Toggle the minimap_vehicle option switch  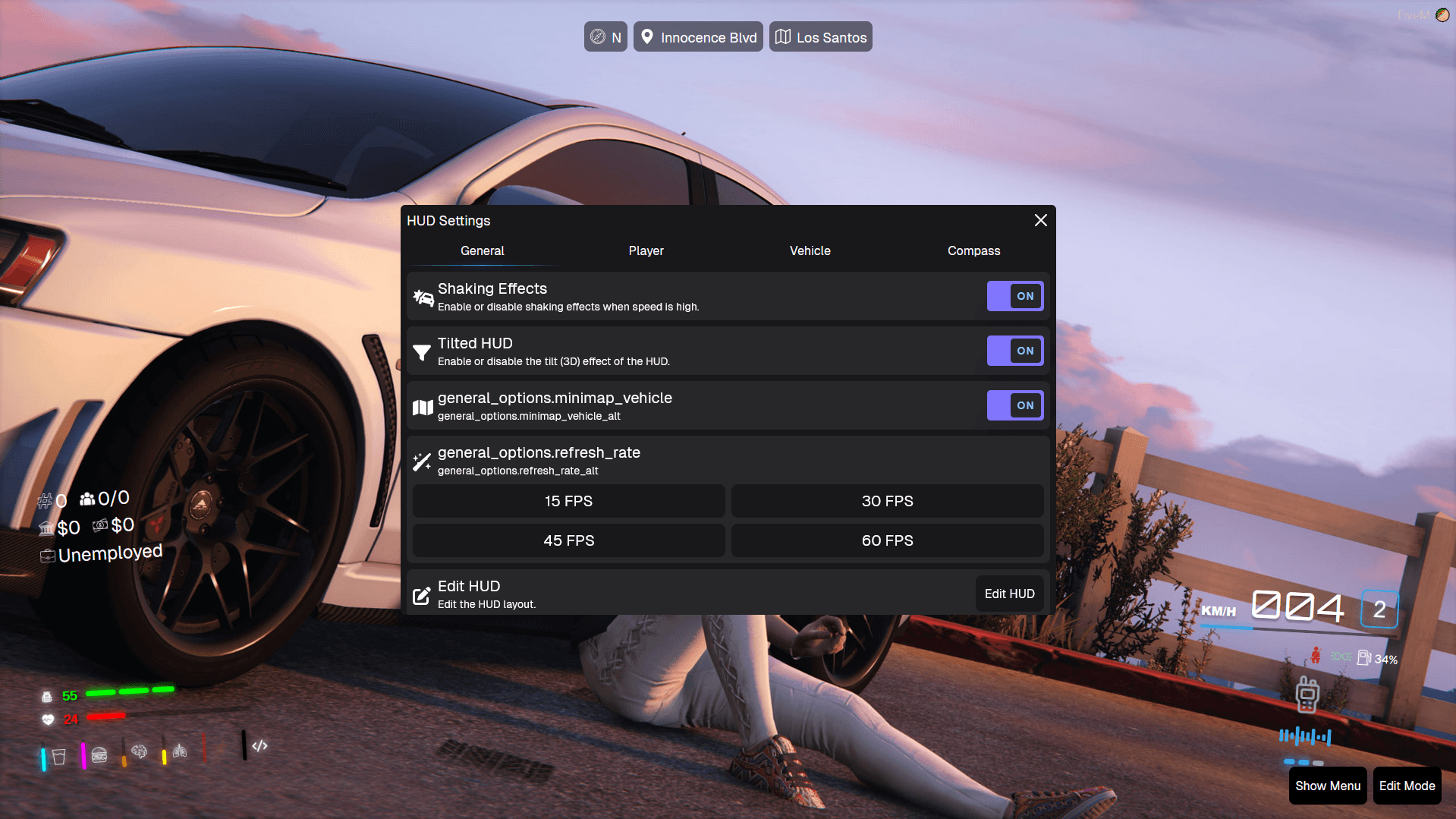1014,405
